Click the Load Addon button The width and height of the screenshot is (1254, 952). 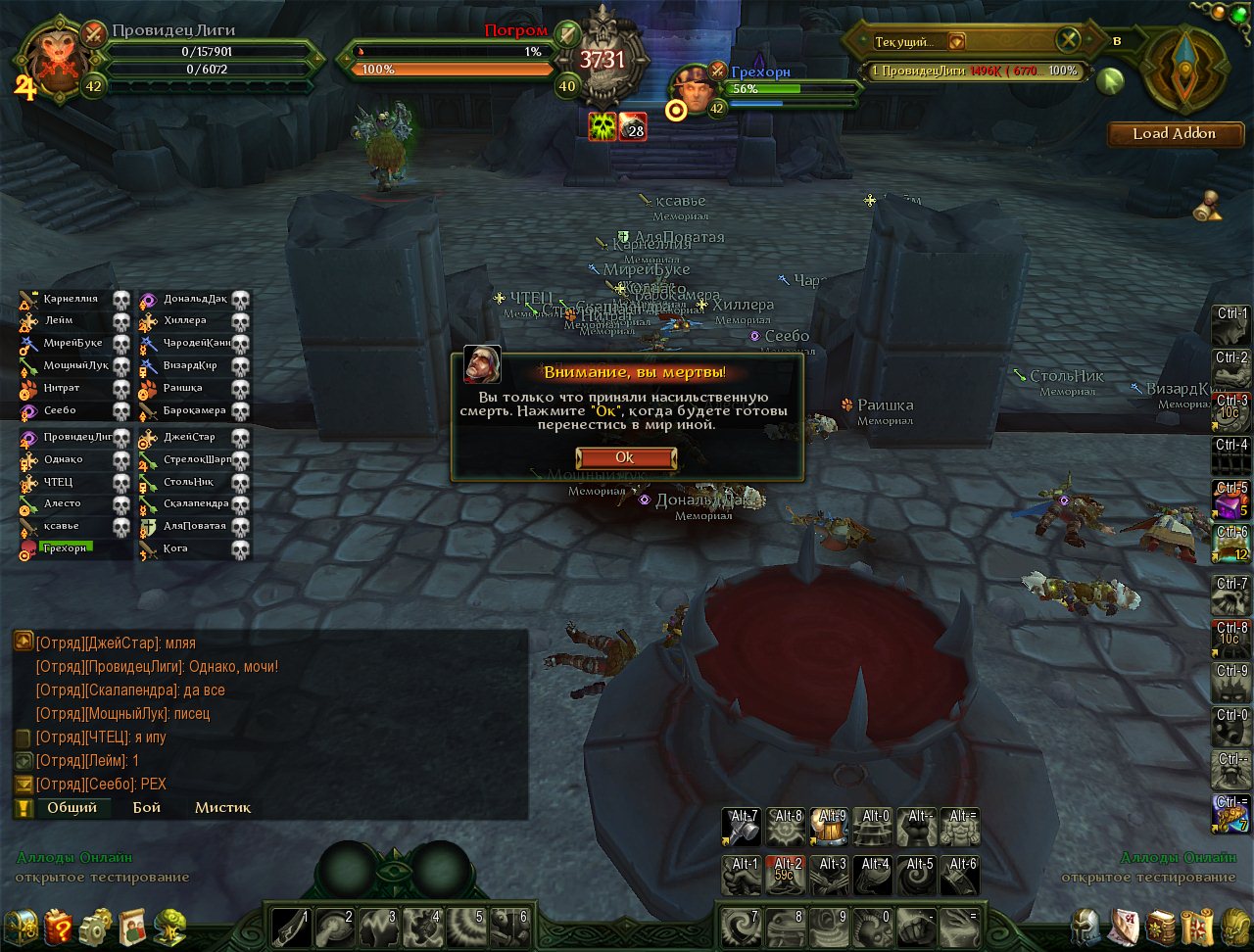1174,134
